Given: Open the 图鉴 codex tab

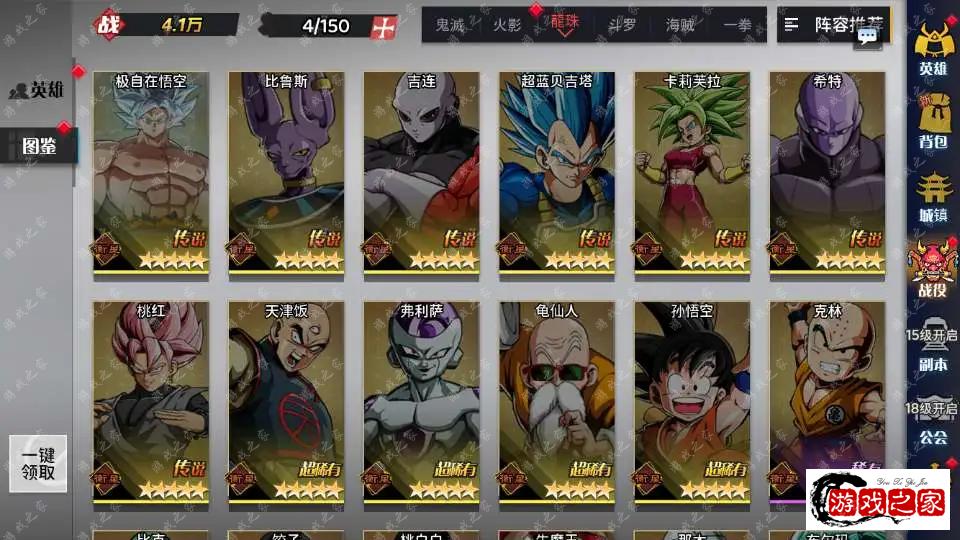Looking at the screenshot, I should point(38,147).
